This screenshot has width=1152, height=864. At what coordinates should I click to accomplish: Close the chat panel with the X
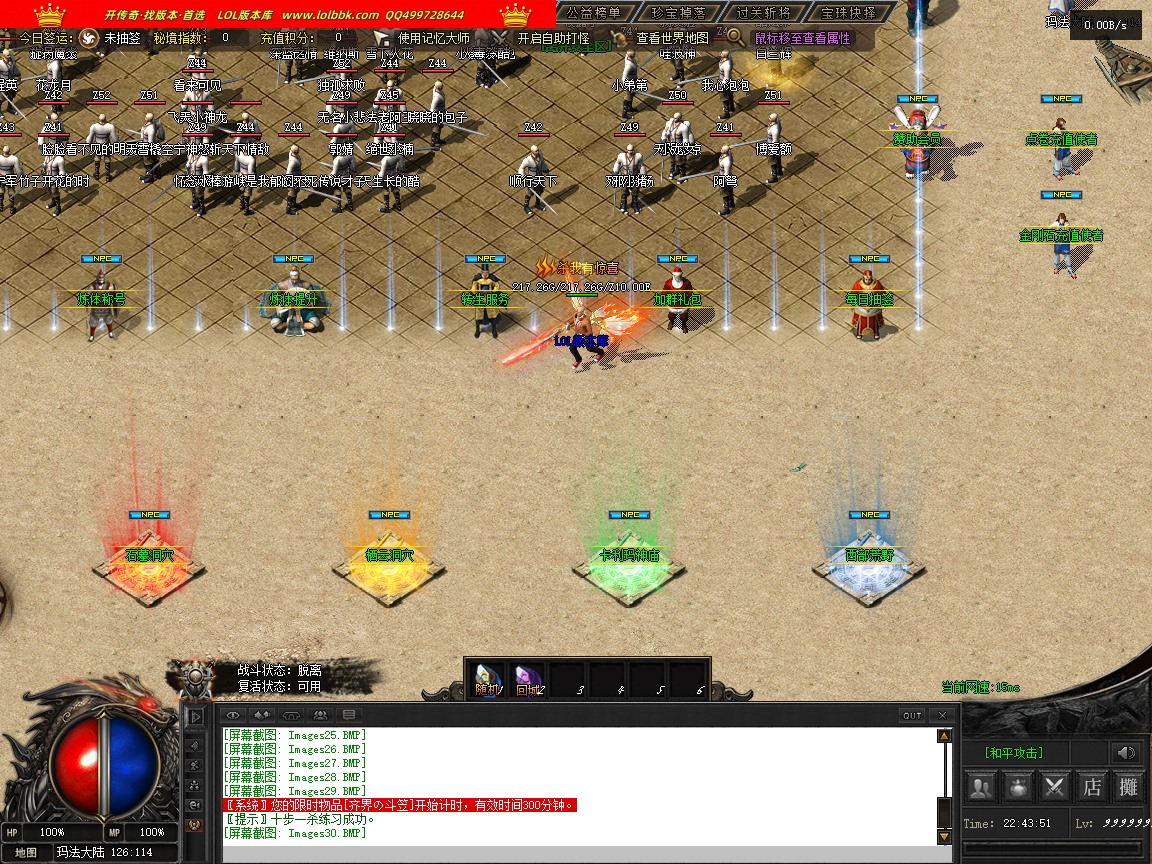click(x=942, y=715)
